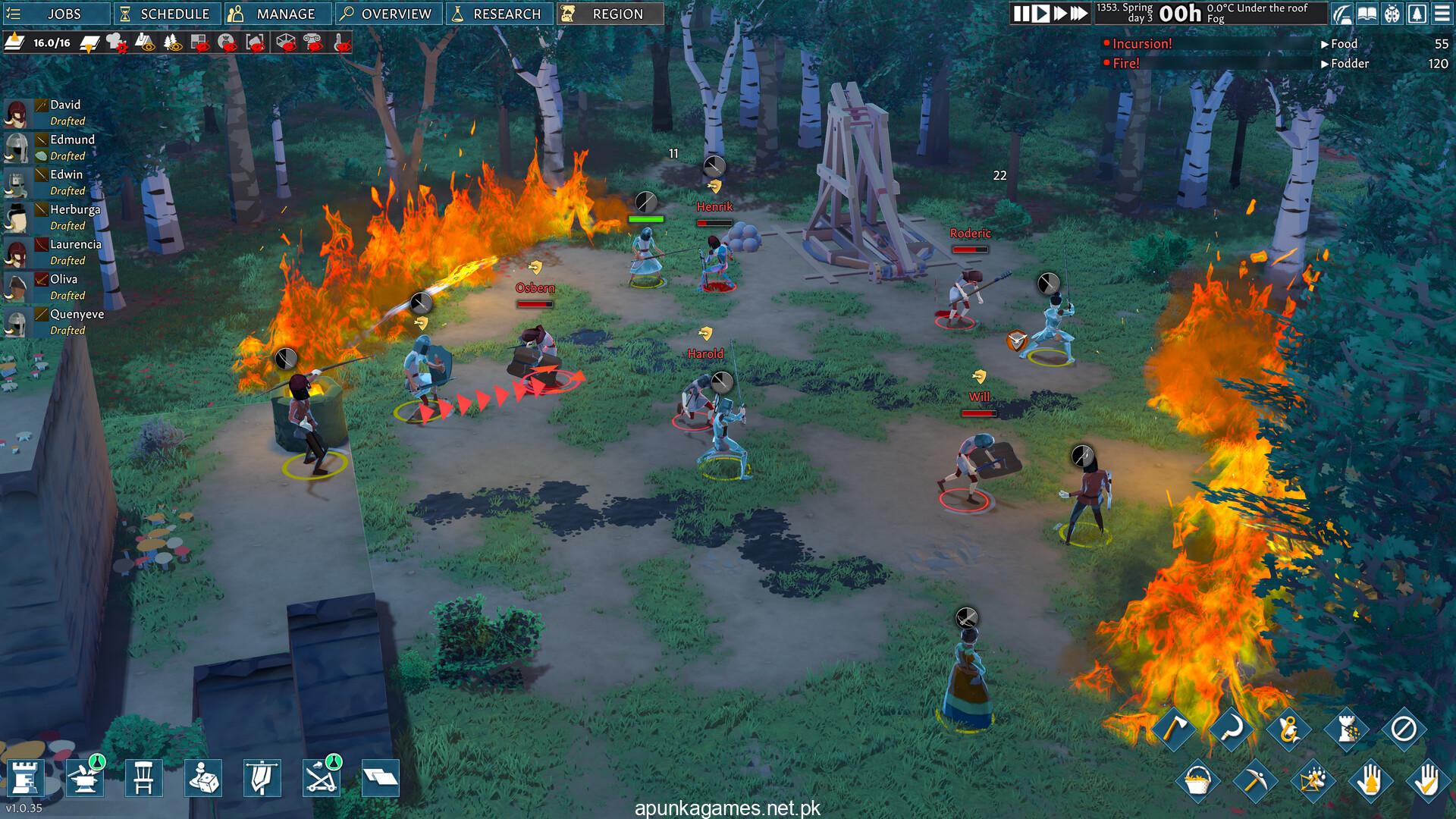Show the Region map
This screenshot has width=1456, height=819.
click(x=610, y=14)
